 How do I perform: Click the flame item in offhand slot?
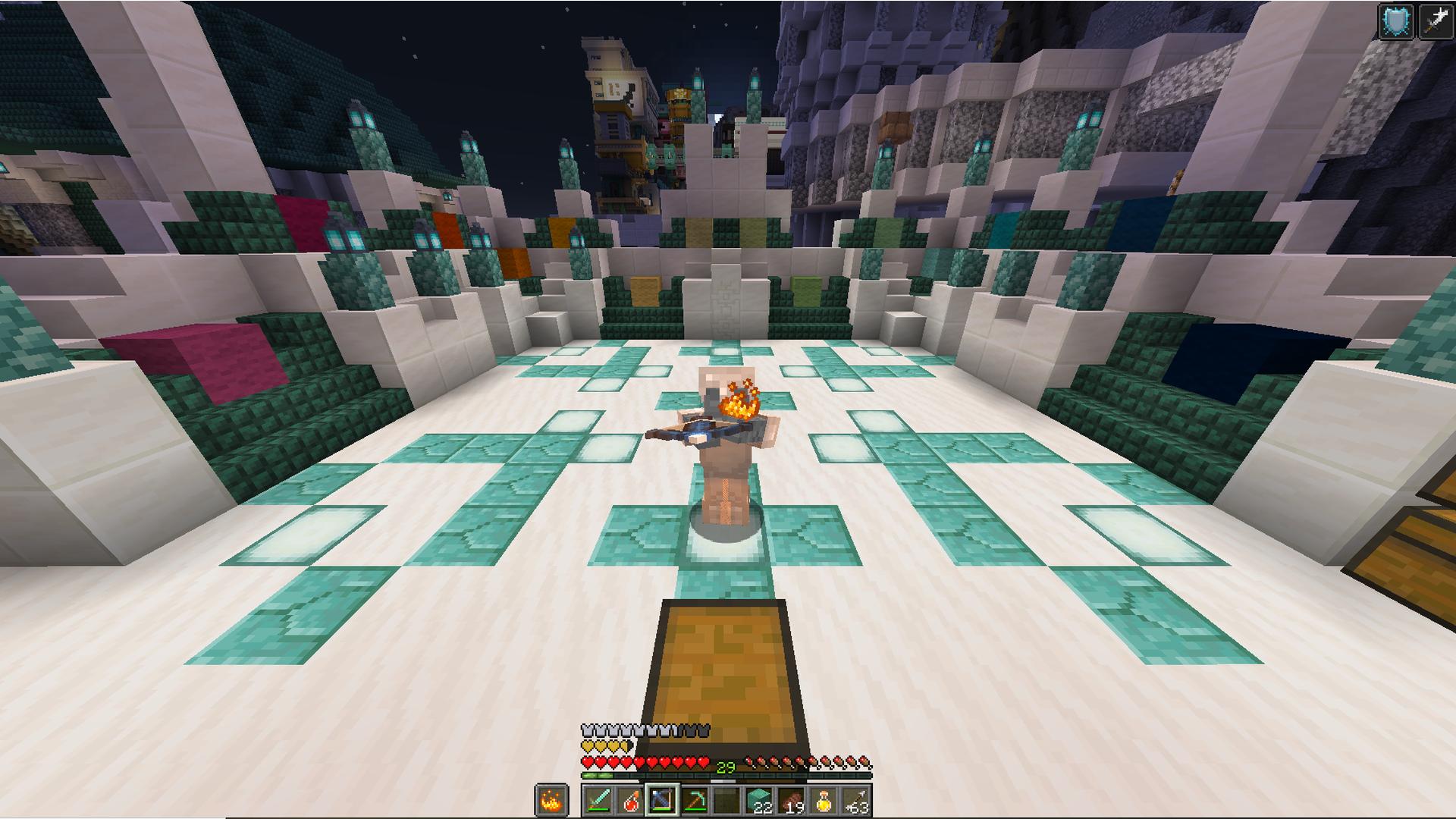(x=551, y=801)
